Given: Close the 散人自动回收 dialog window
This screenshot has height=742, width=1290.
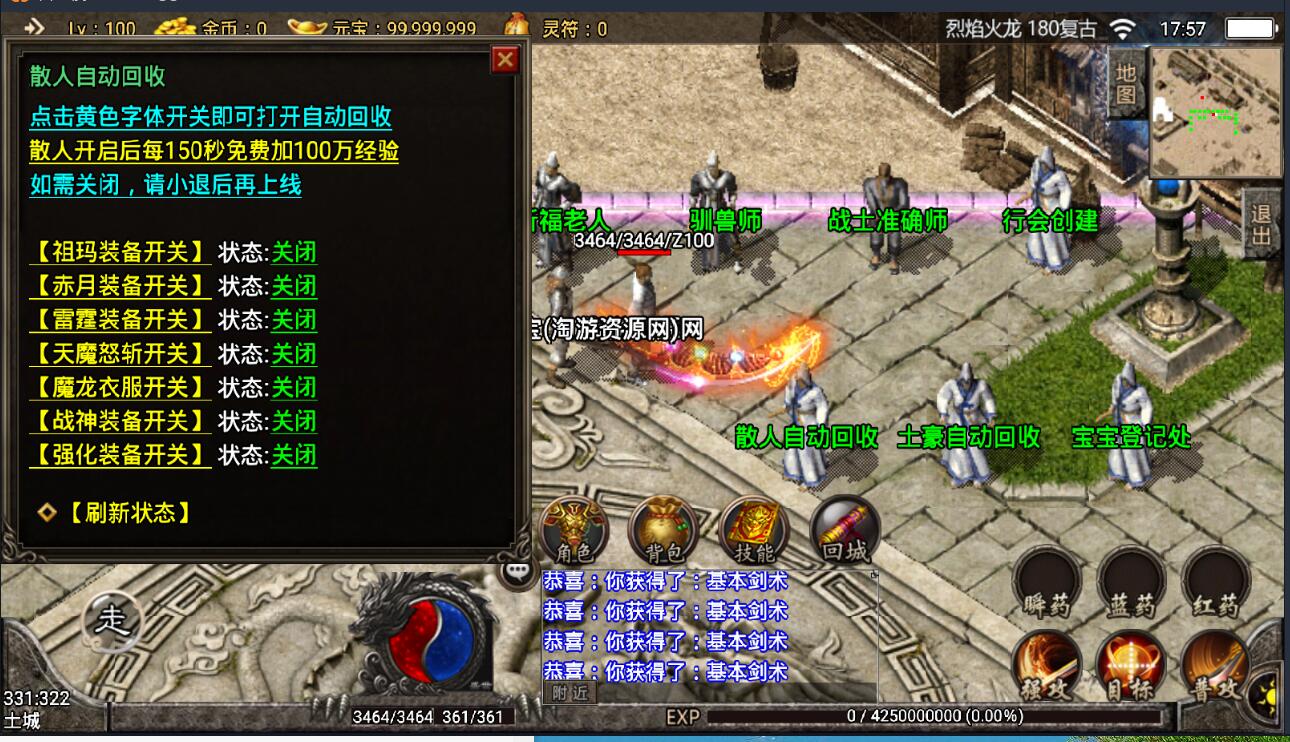Looking at the screenshot, I should pyautogui.click(x=505, y=60).
